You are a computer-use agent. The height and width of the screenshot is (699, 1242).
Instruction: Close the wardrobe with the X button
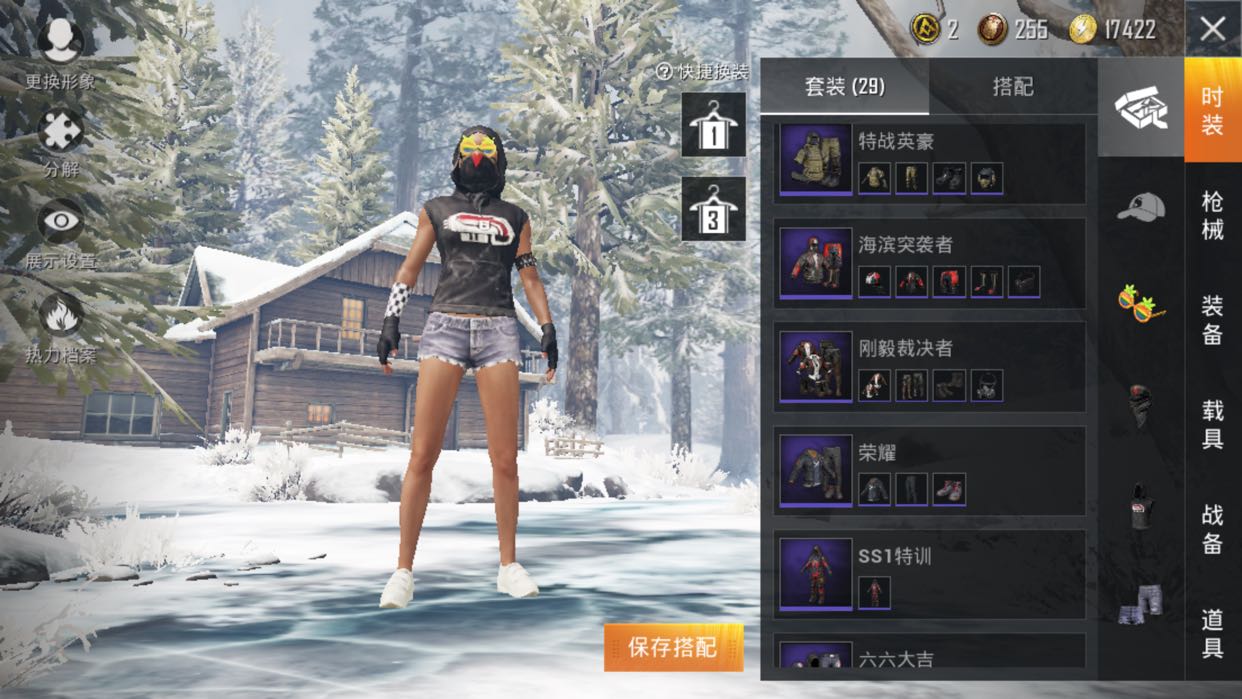[x=1212, y=29]
